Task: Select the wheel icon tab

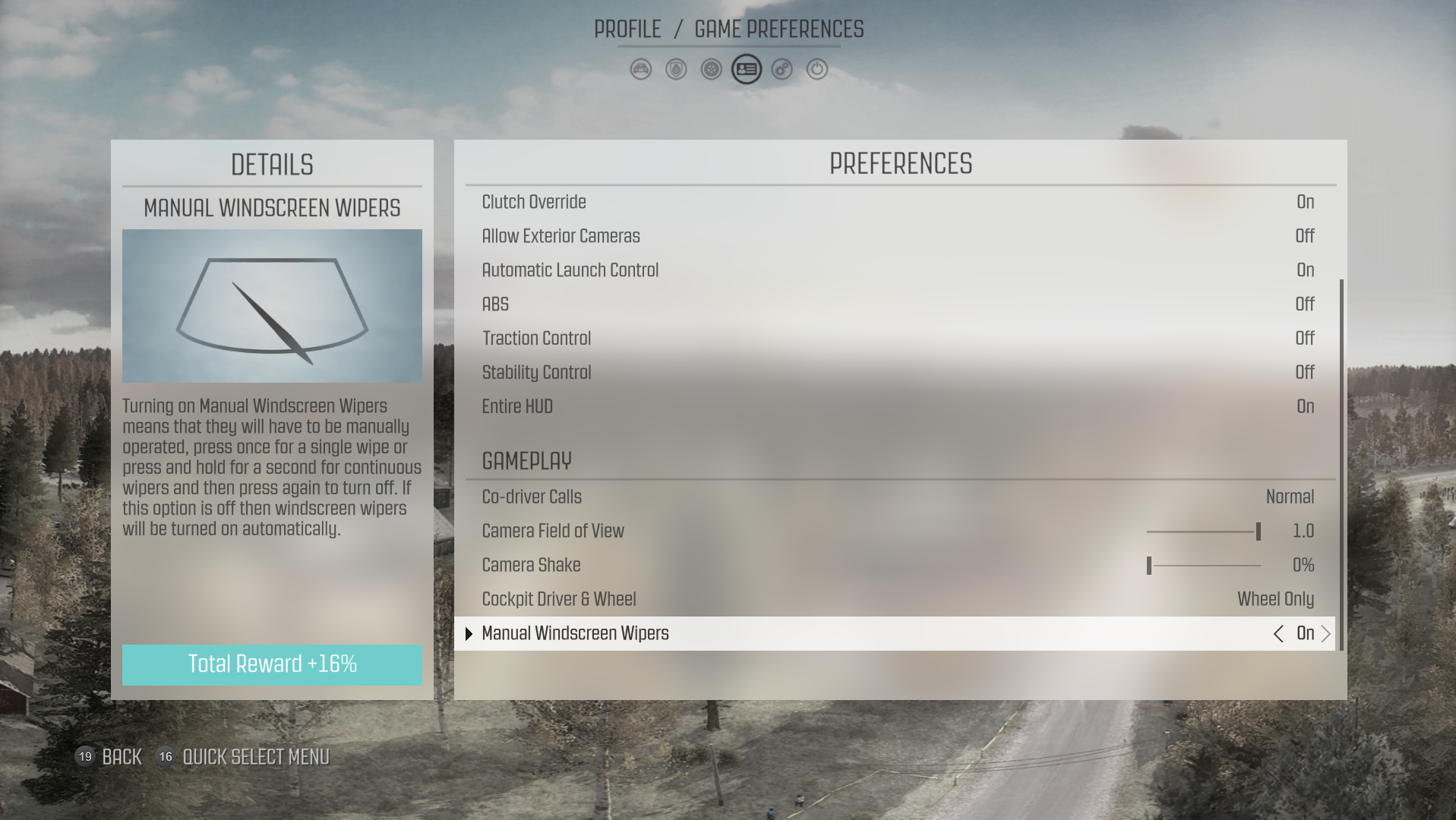Action: (x=711, y=70)
